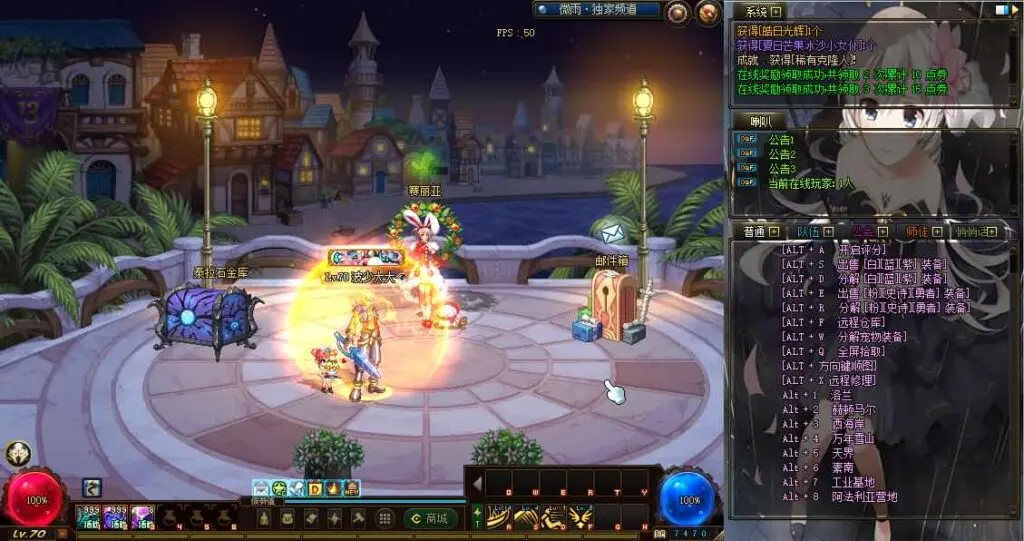Switch to the 系统 chat tab
Screen dimensions: 1024x541
coord(757,11)
